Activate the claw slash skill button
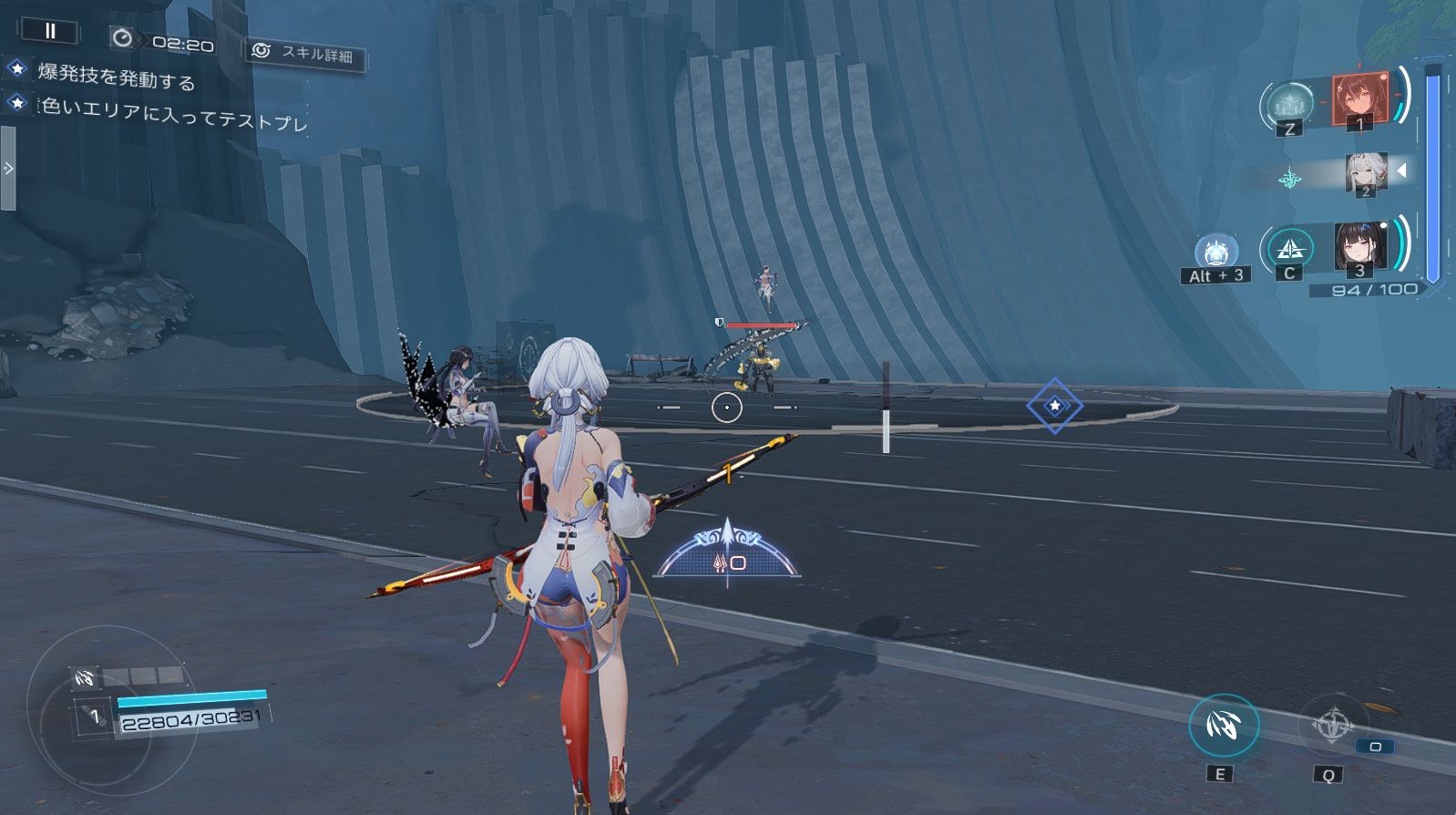 tap(1223, 726)
